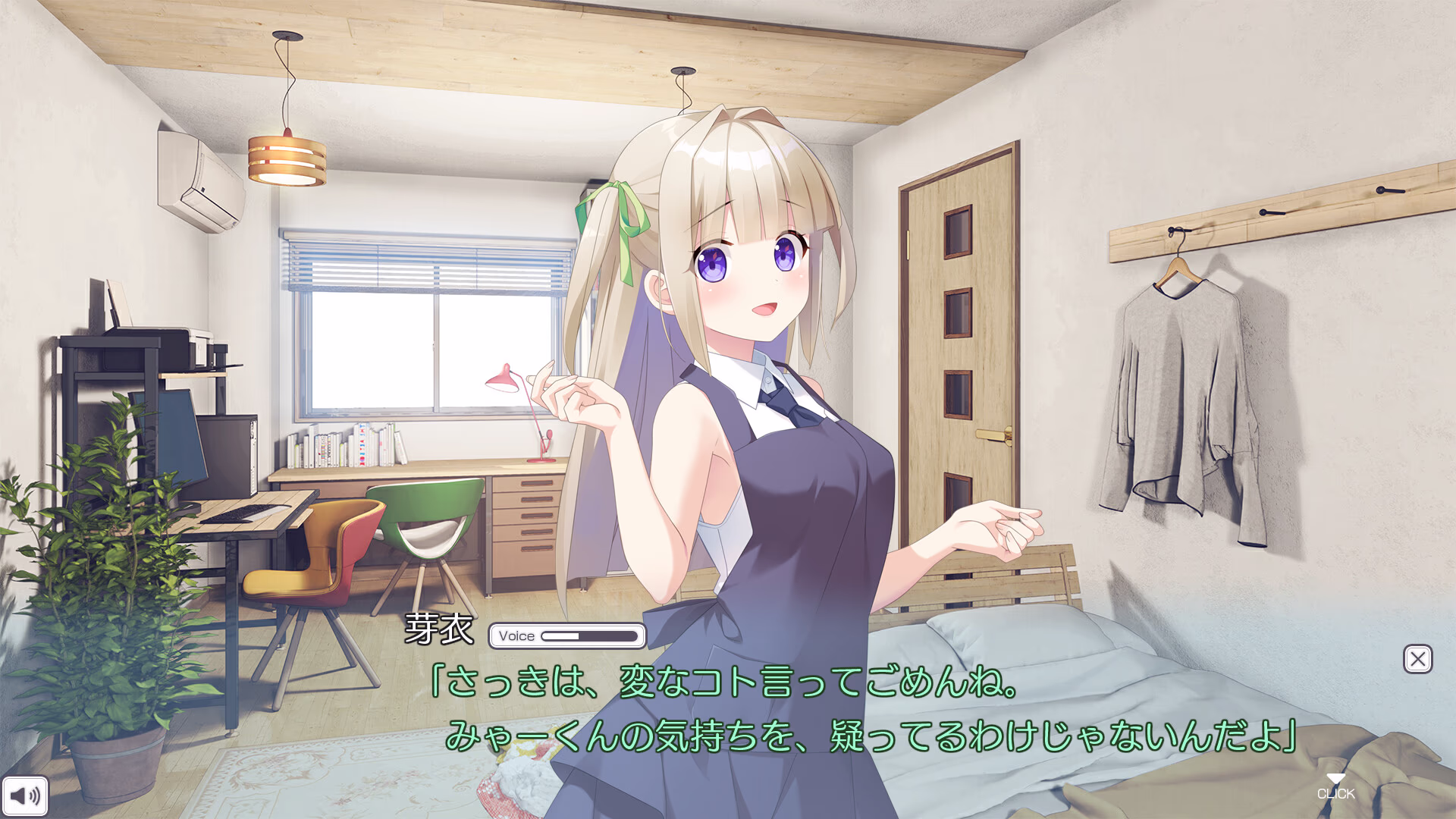
Task: Click the Voice label on the gauge
Action: pos(516,636)
